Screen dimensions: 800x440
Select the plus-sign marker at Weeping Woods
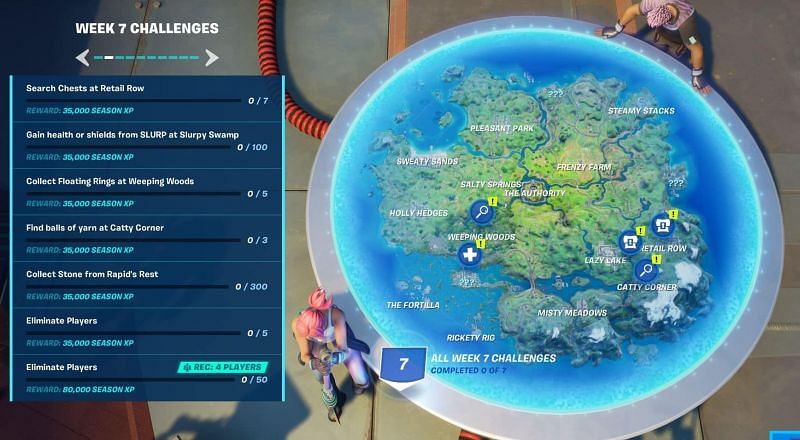[470, 254]
